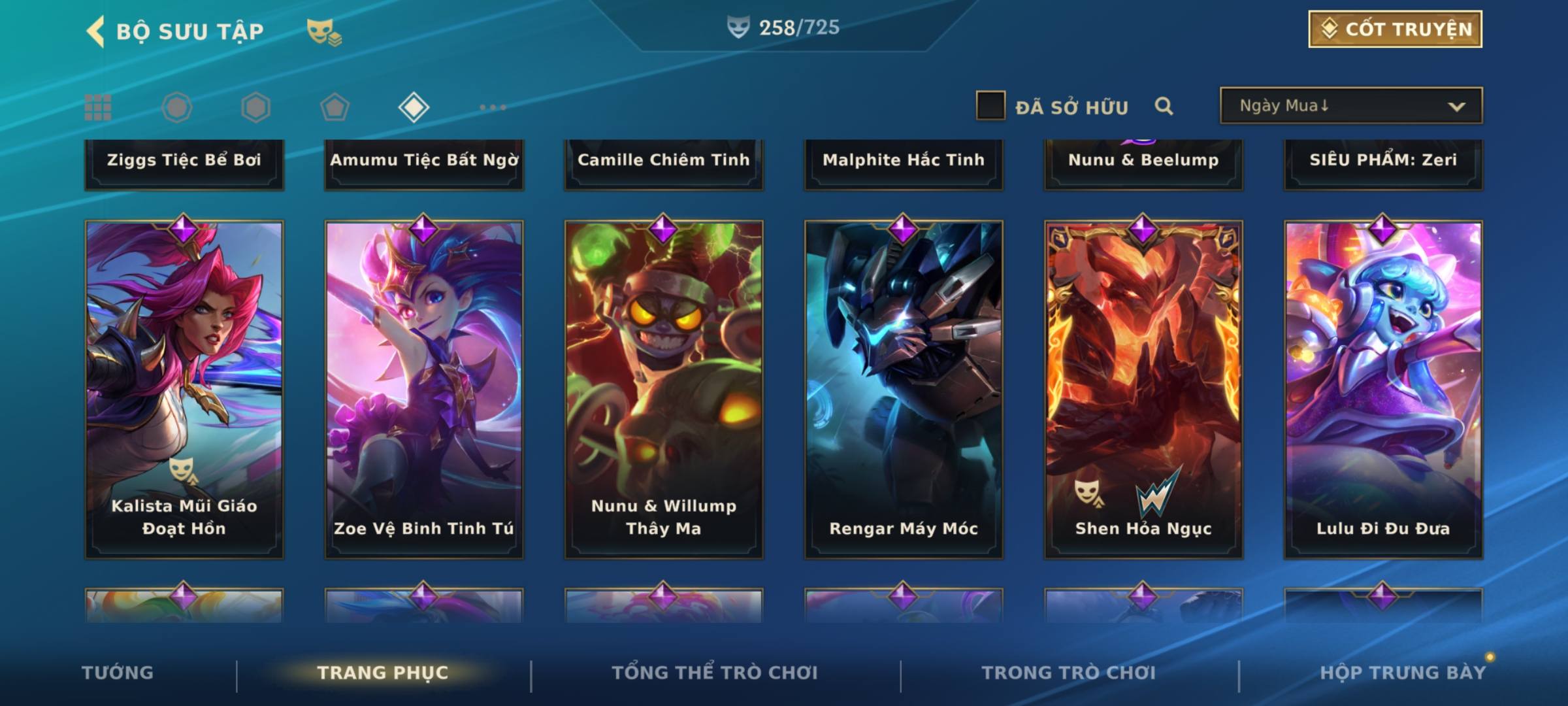Select the diamond rarity filter

414,107
